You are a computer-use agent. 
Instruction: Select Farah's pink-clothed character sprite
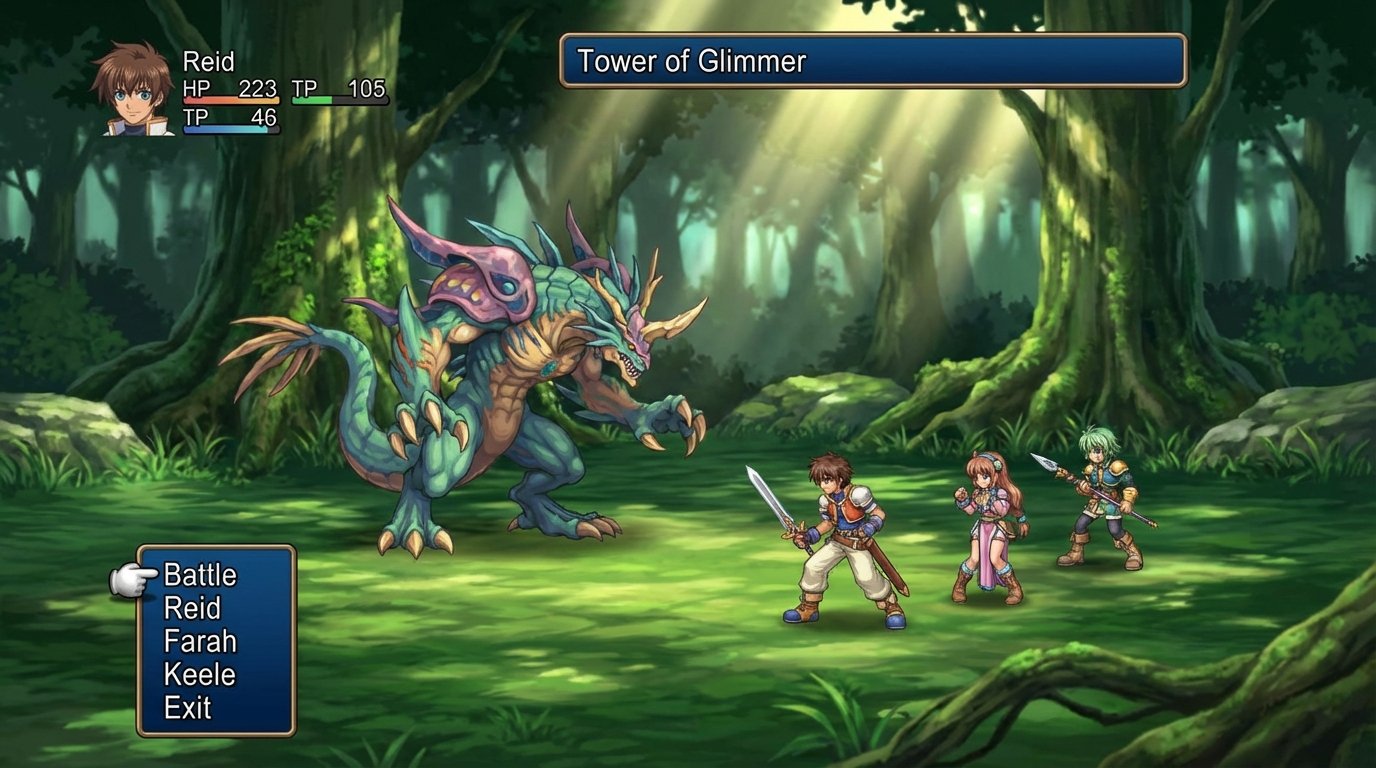(x=985, y=520)
